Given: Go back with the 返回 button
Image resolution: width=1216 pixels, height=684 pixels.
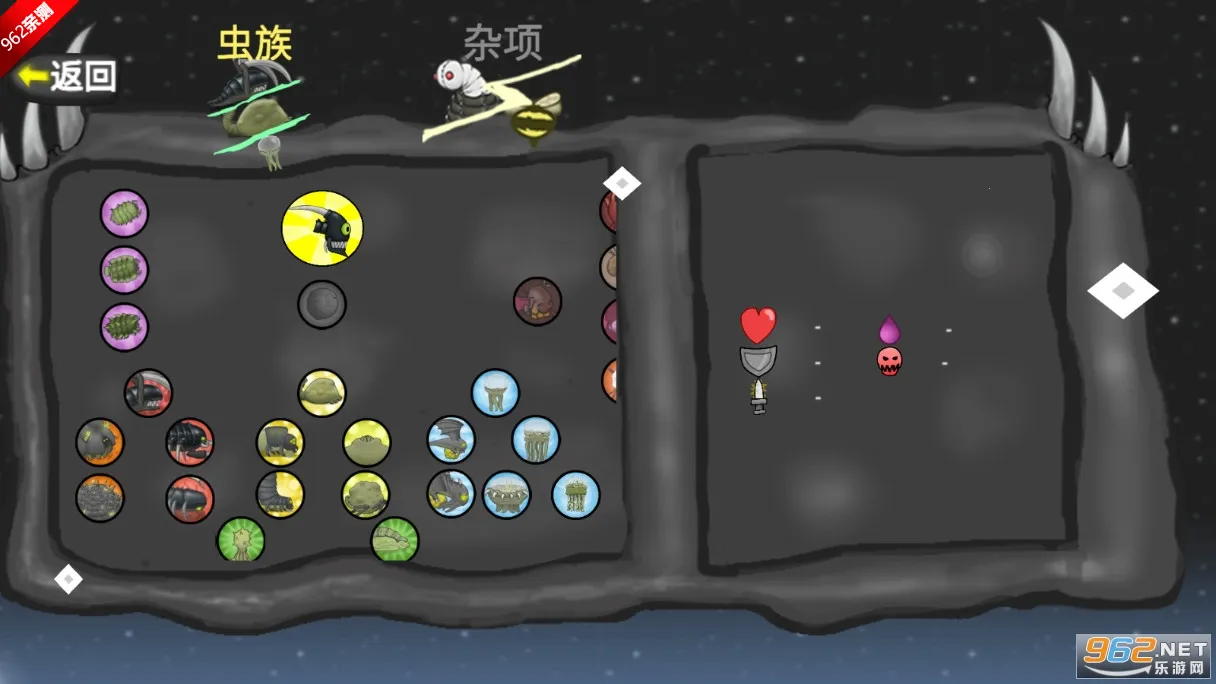Looking at the screenshot, I should (x=67, y=76).
